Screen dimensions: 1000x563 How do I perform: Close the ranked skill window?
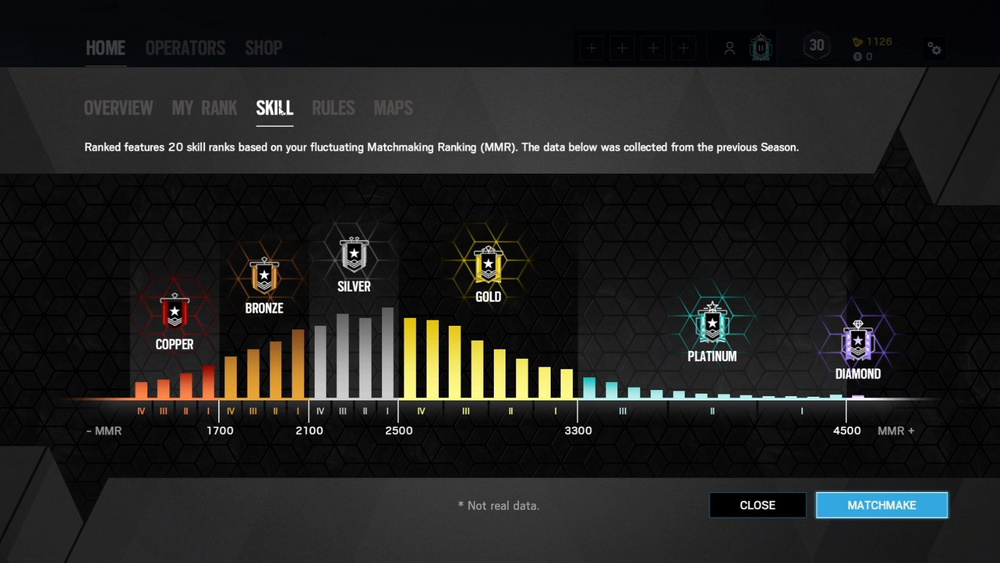point(757,505)
